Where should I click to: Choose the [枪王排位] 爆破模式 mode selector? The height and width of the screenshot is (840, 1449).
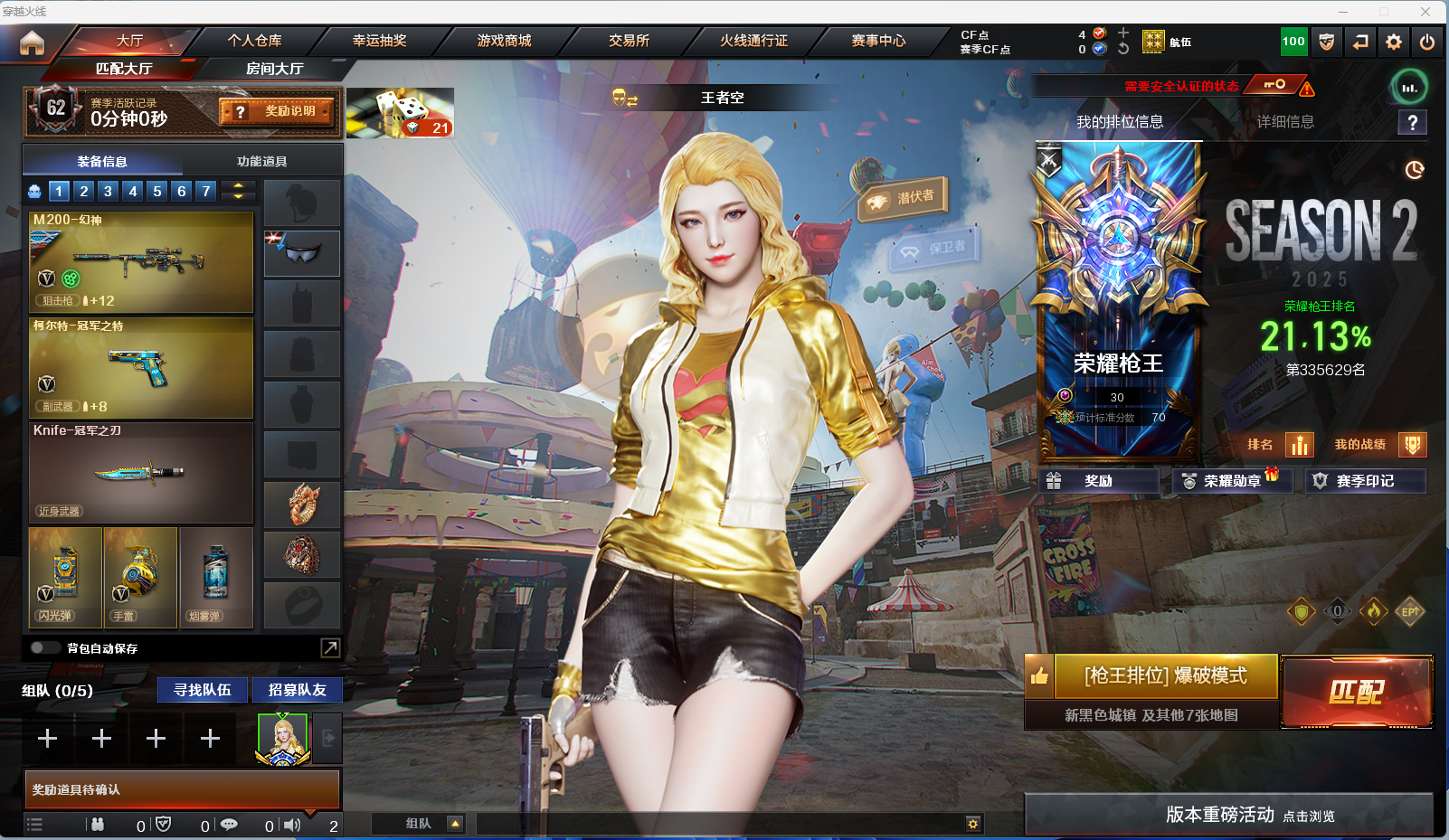pos(1165,676)
